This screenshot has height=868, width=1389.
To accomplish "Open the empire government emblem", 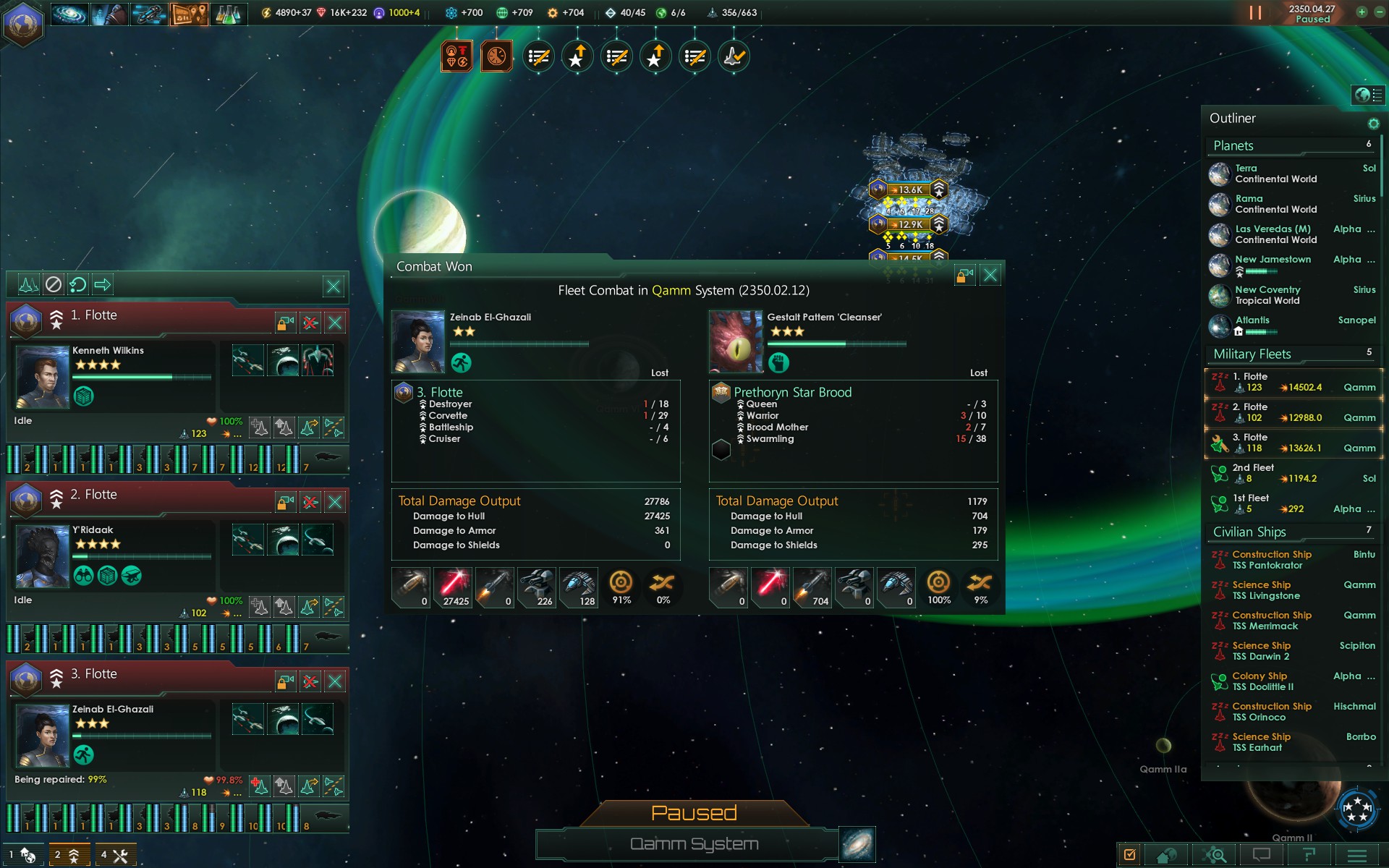I will pyautogui.click(x=23, y=23).
